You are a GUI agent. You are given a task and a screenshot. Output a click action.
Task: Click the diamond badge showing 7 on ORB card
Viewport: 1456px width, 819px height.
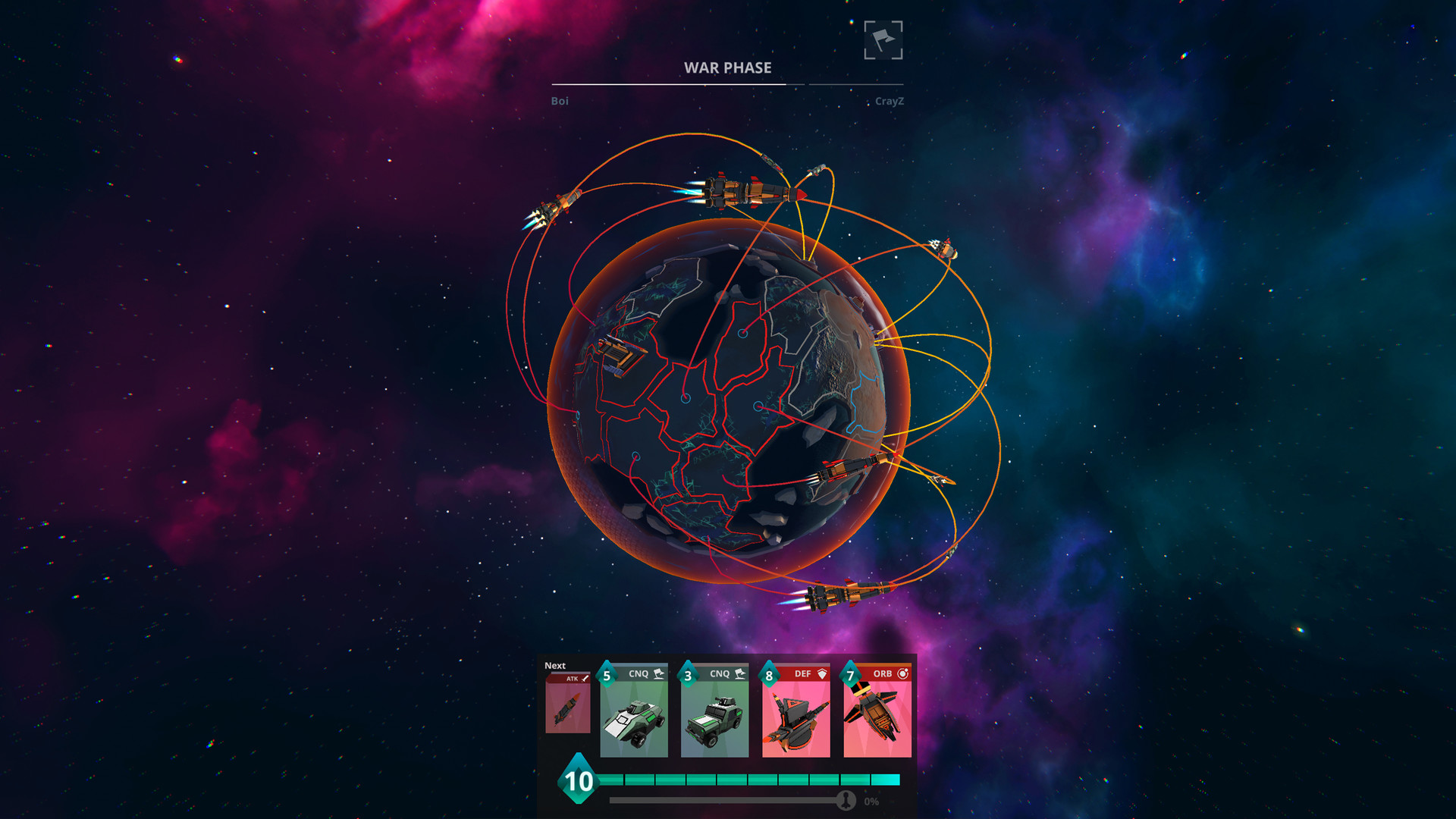tap(850, 673)
